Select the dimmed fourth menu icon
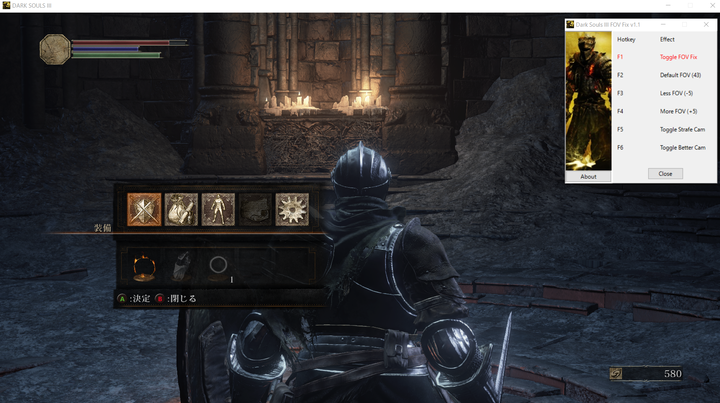 (255, 209)
